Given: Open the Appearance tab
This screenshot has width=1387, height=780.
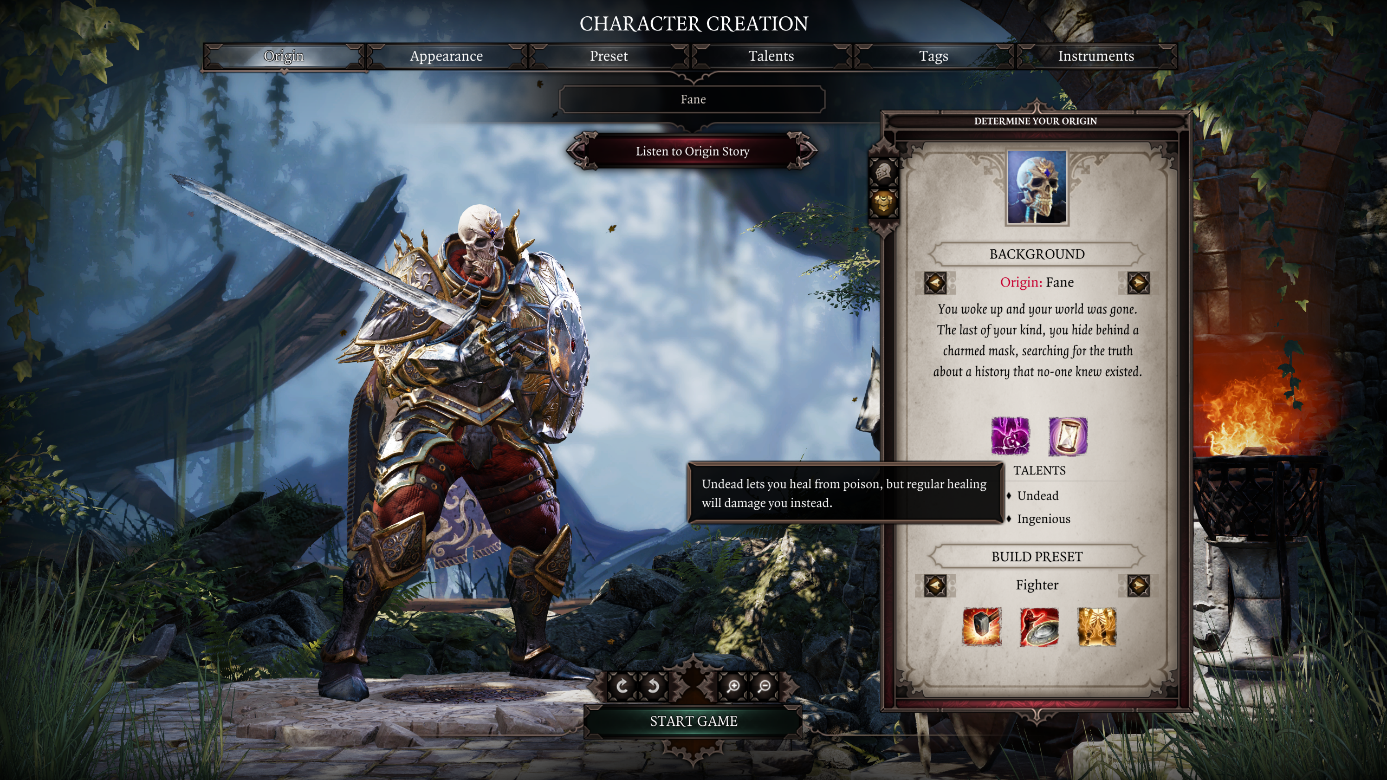Looking at the screenshot, I should (446, 57).
